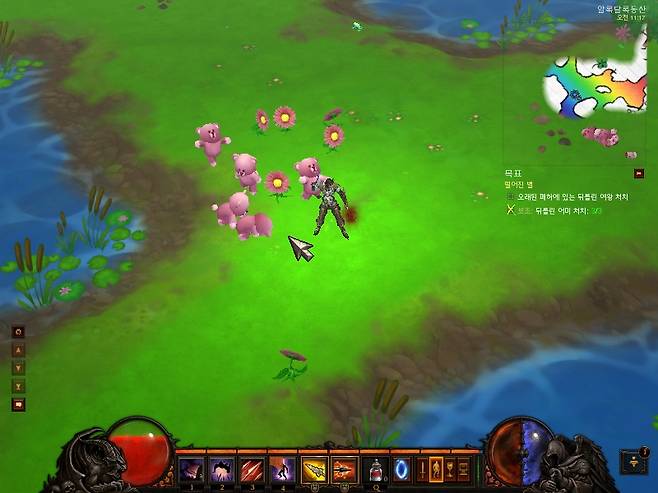Screen dimensions: 658x493
Task: Jump to chat bottom with the lowest arrow
Action: [18, 386]
